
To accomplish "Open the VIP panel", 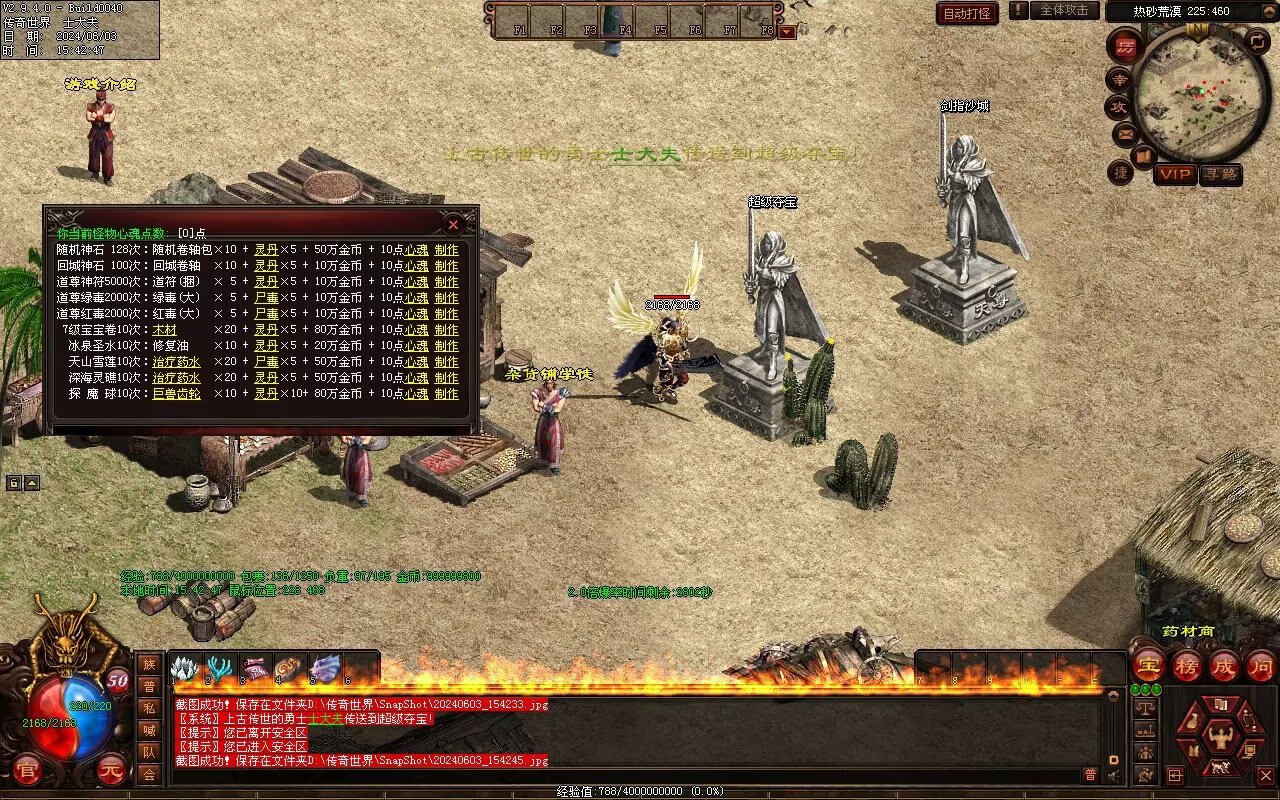I will pos(1175,174).
